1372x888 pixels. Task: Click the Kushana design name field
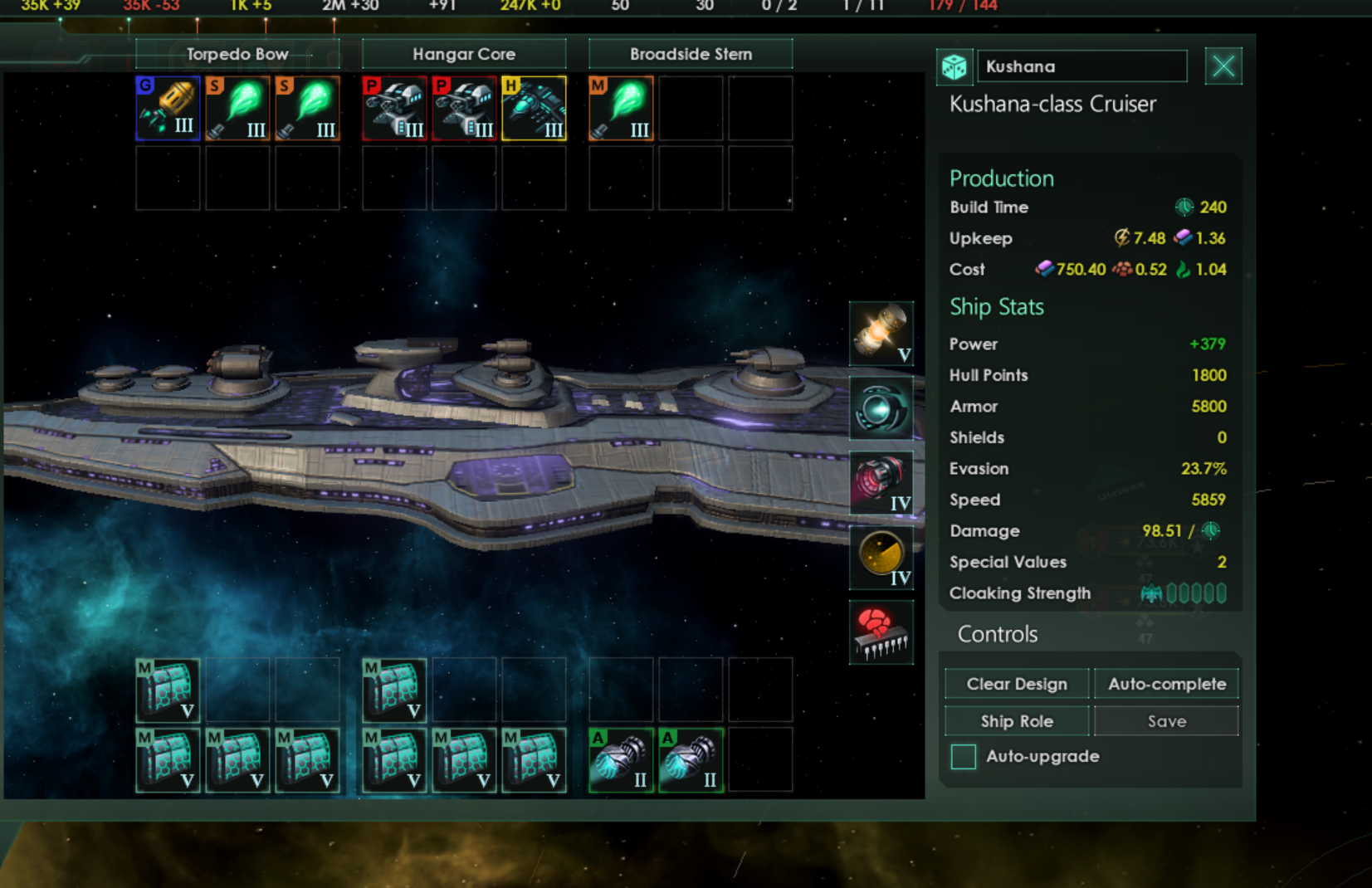(1081, 66)
